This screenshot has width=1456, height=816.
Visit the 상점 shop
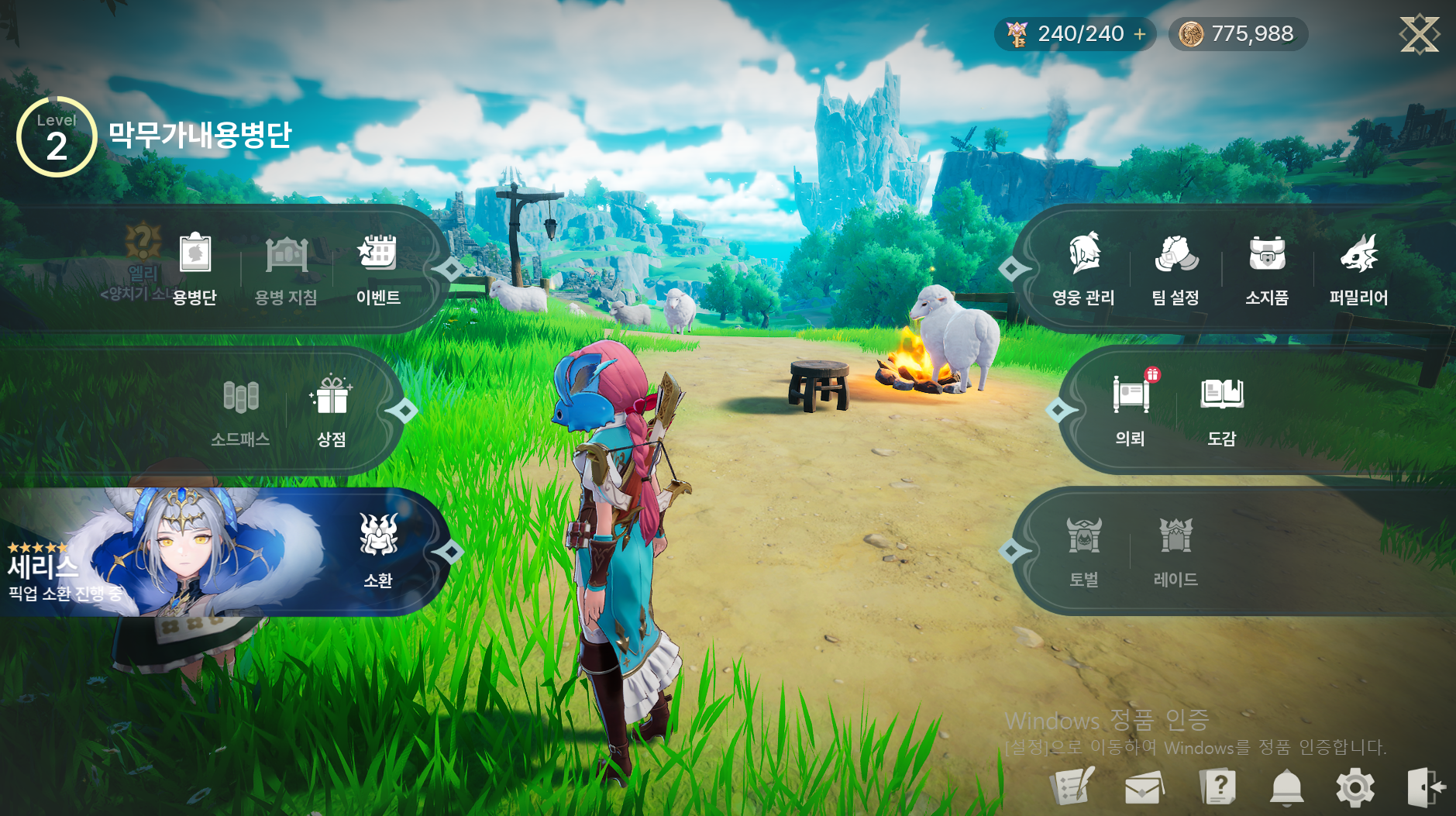(x=332, y=409)
